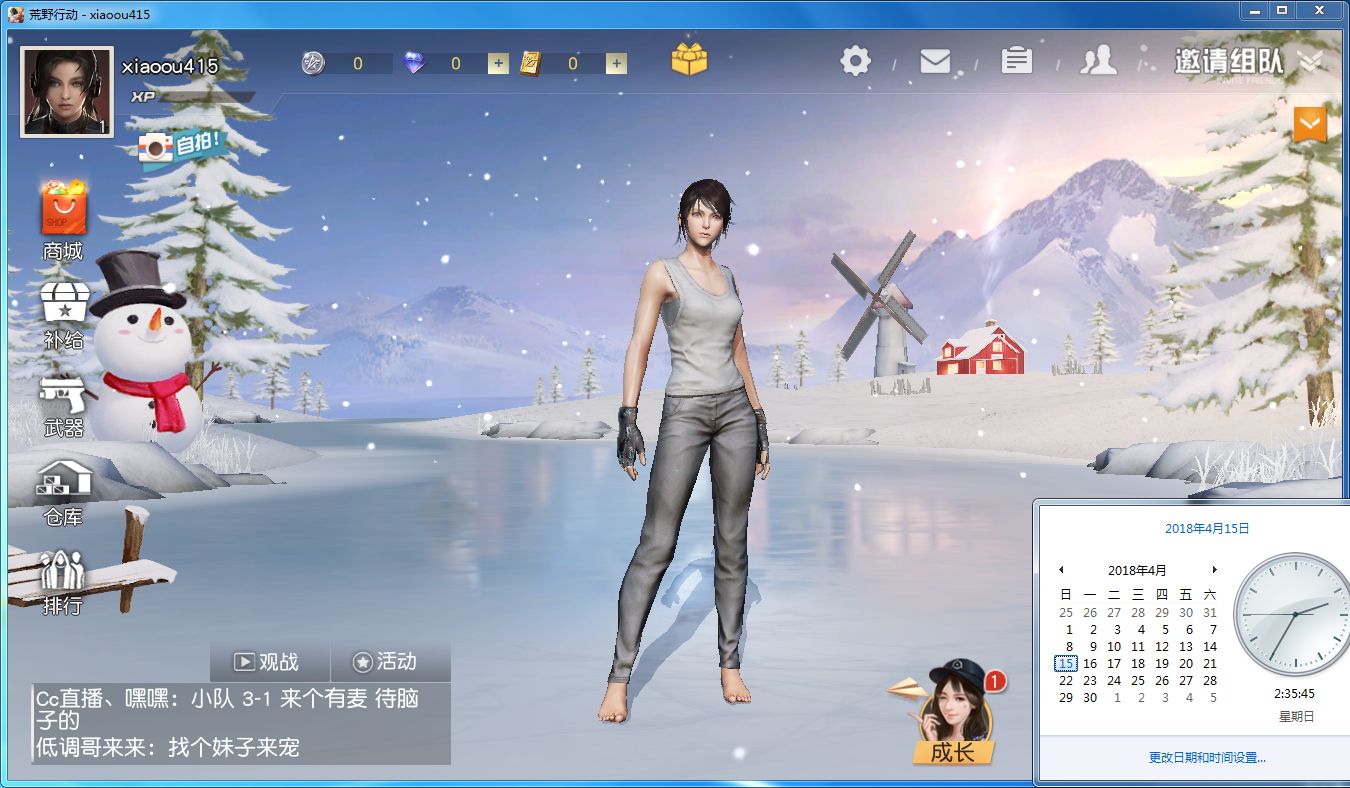Open the mail envelope inbox
This screenshot has width=1350, height=788.
(935, 61)
